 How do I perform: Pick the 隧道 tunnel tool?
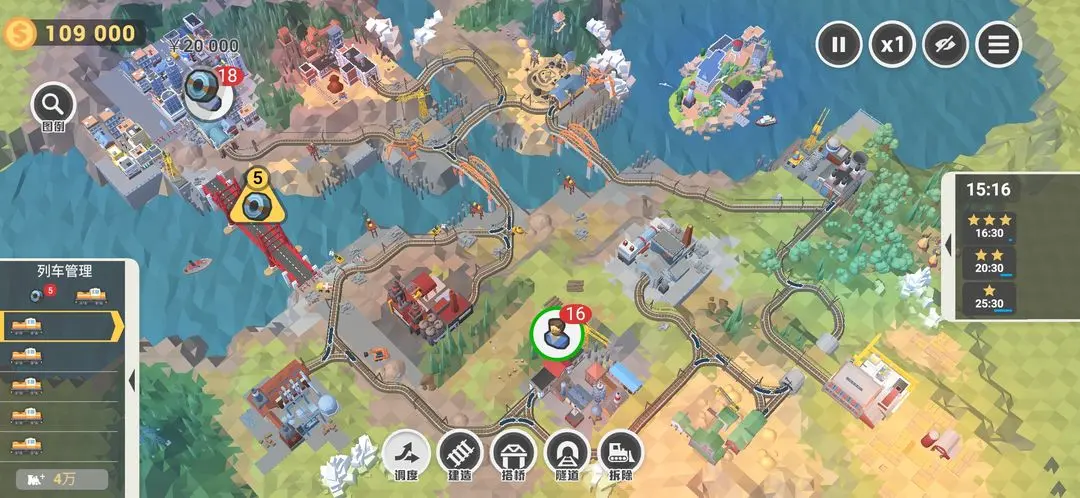568,455
